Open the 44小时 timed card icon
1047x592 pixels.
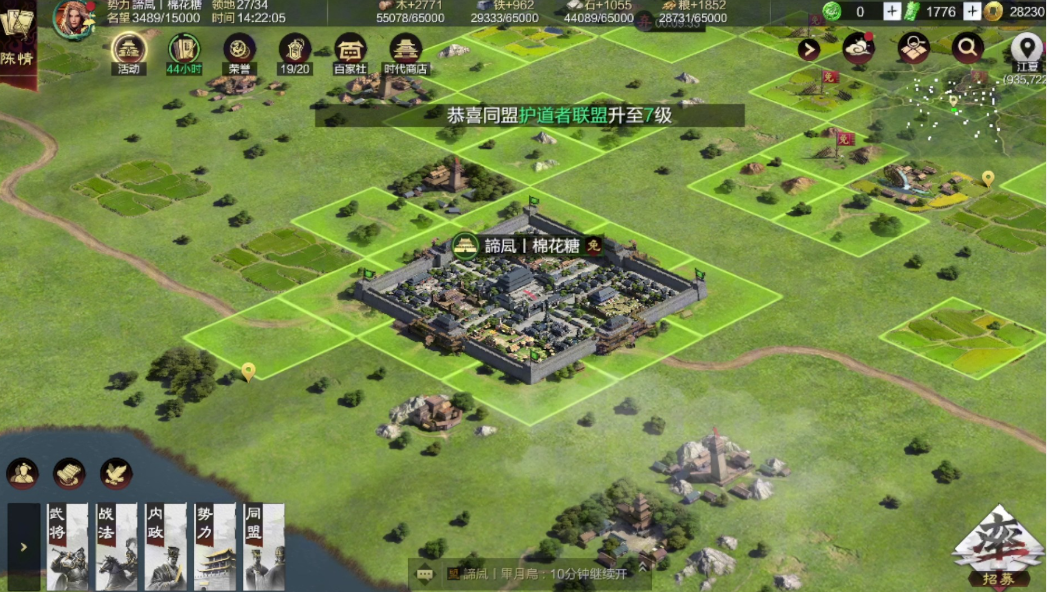tap(184, 50)
